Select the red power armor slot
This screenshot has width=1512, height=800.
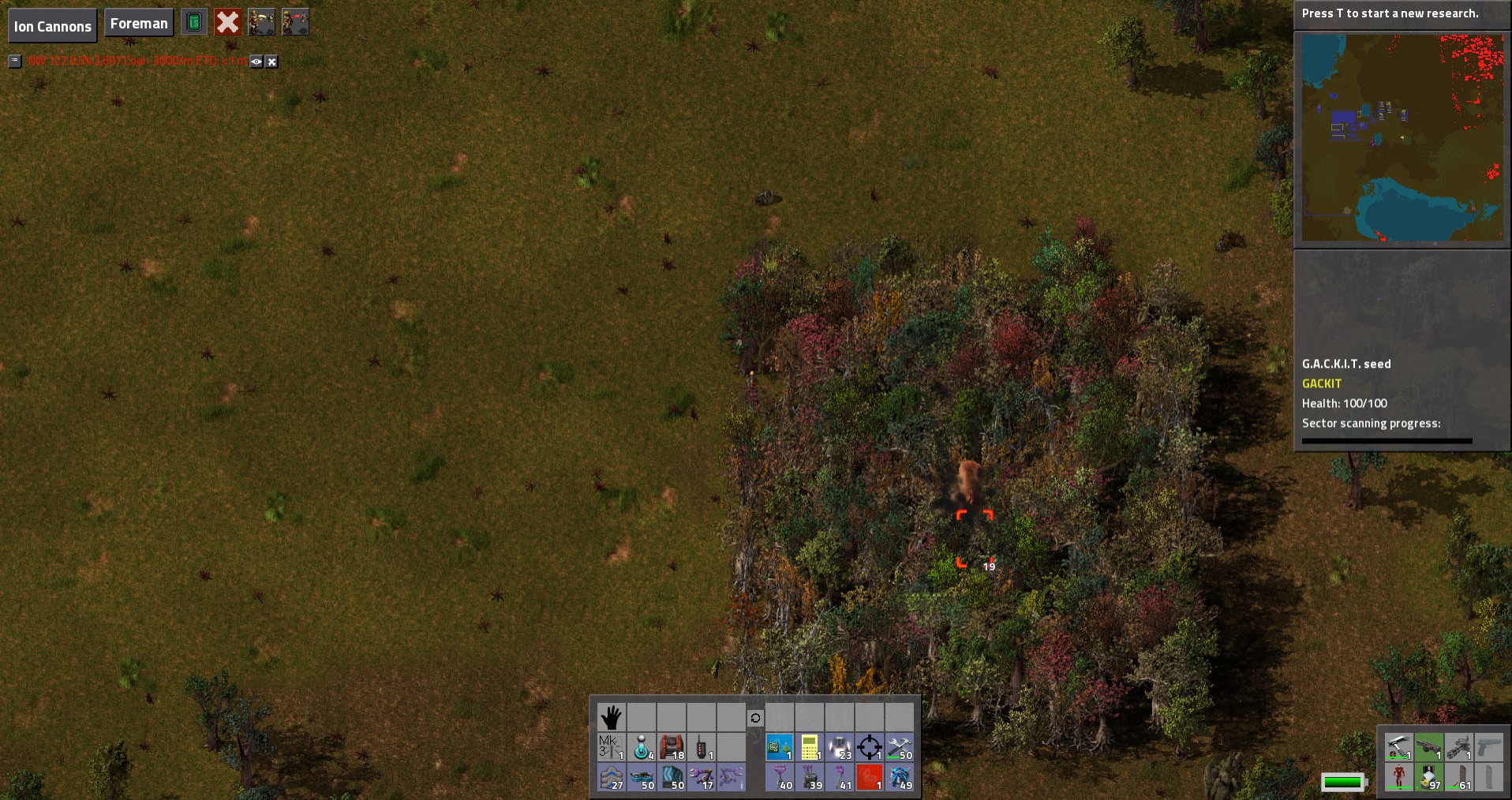[x=1398, y=776]
